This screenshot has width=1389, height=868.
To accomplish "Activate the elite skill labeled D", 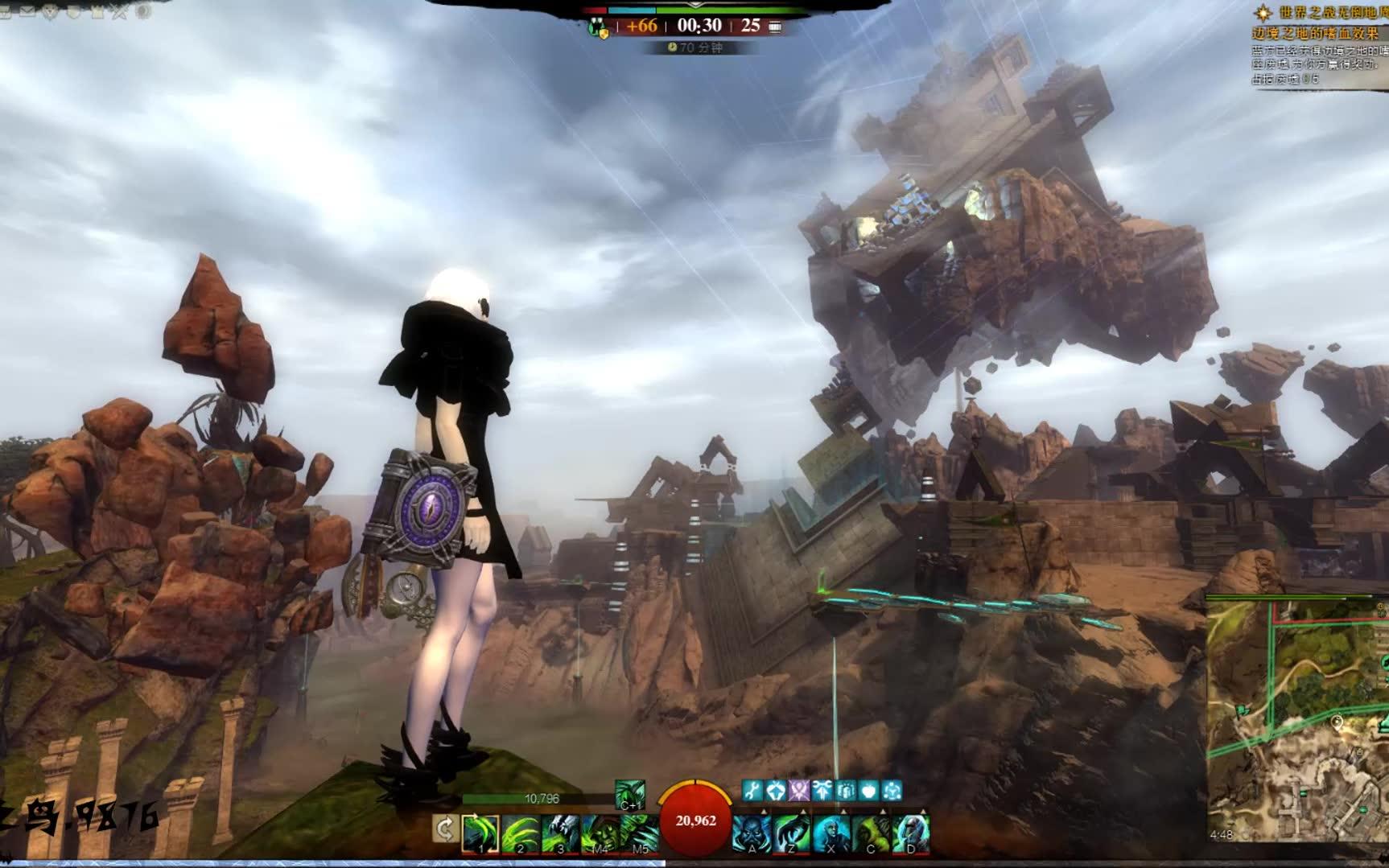I will coord(910,833).
